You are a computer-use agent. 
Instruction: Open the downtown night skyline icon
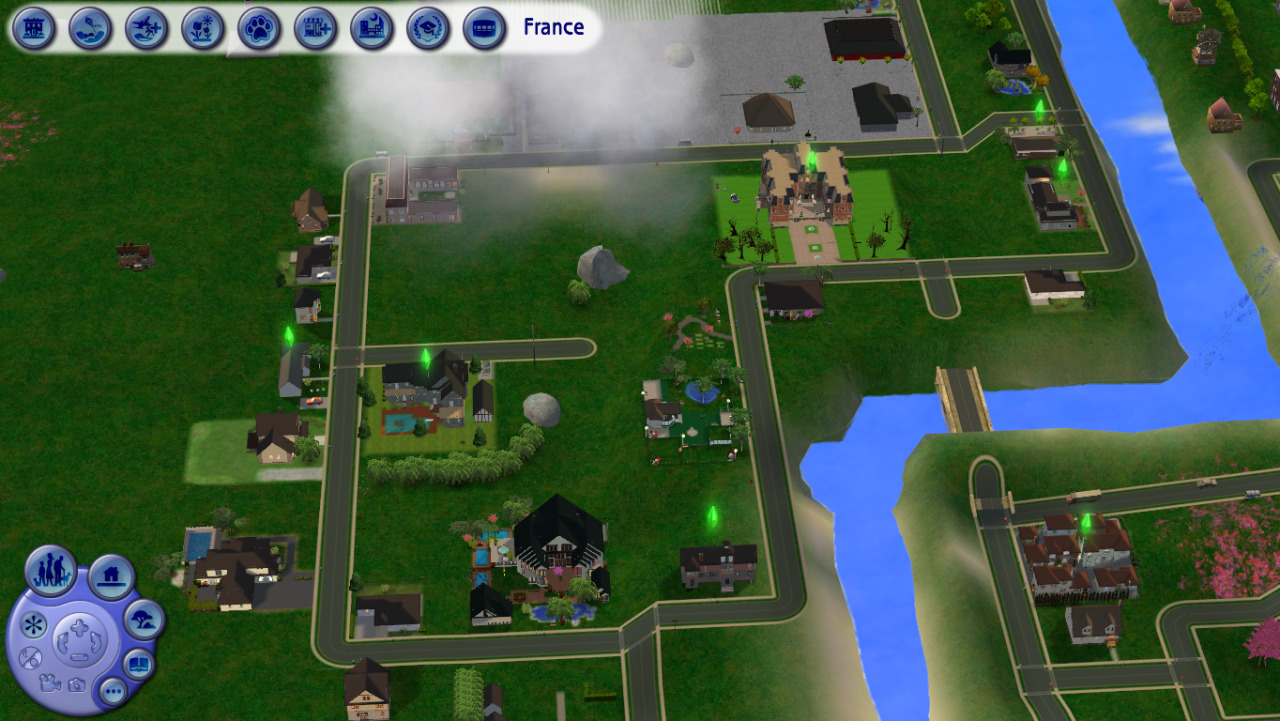click(372, 28)
